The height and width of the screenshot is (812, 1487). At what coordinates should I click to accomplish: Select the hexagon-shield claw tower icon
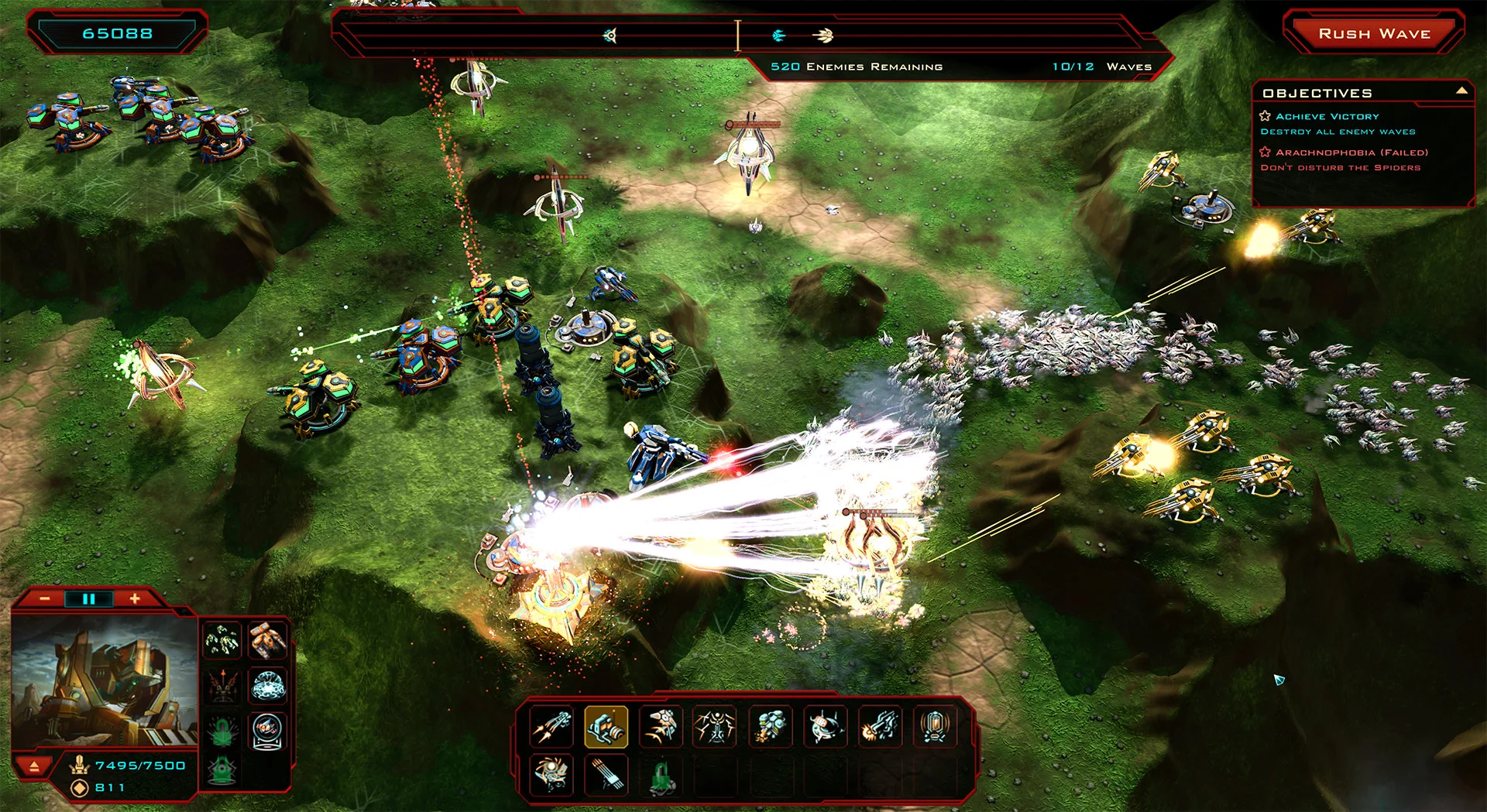[661, 727]
